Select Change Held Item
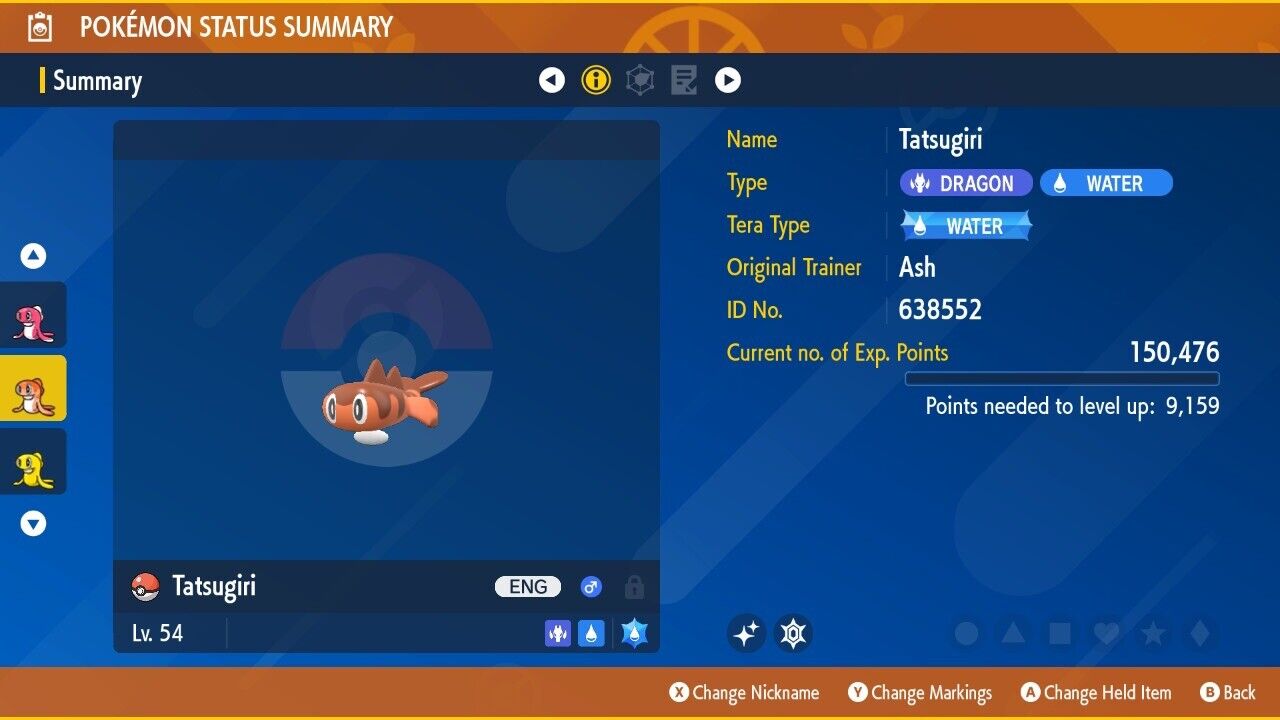The image size is (1280, 720). point(1095,692)
